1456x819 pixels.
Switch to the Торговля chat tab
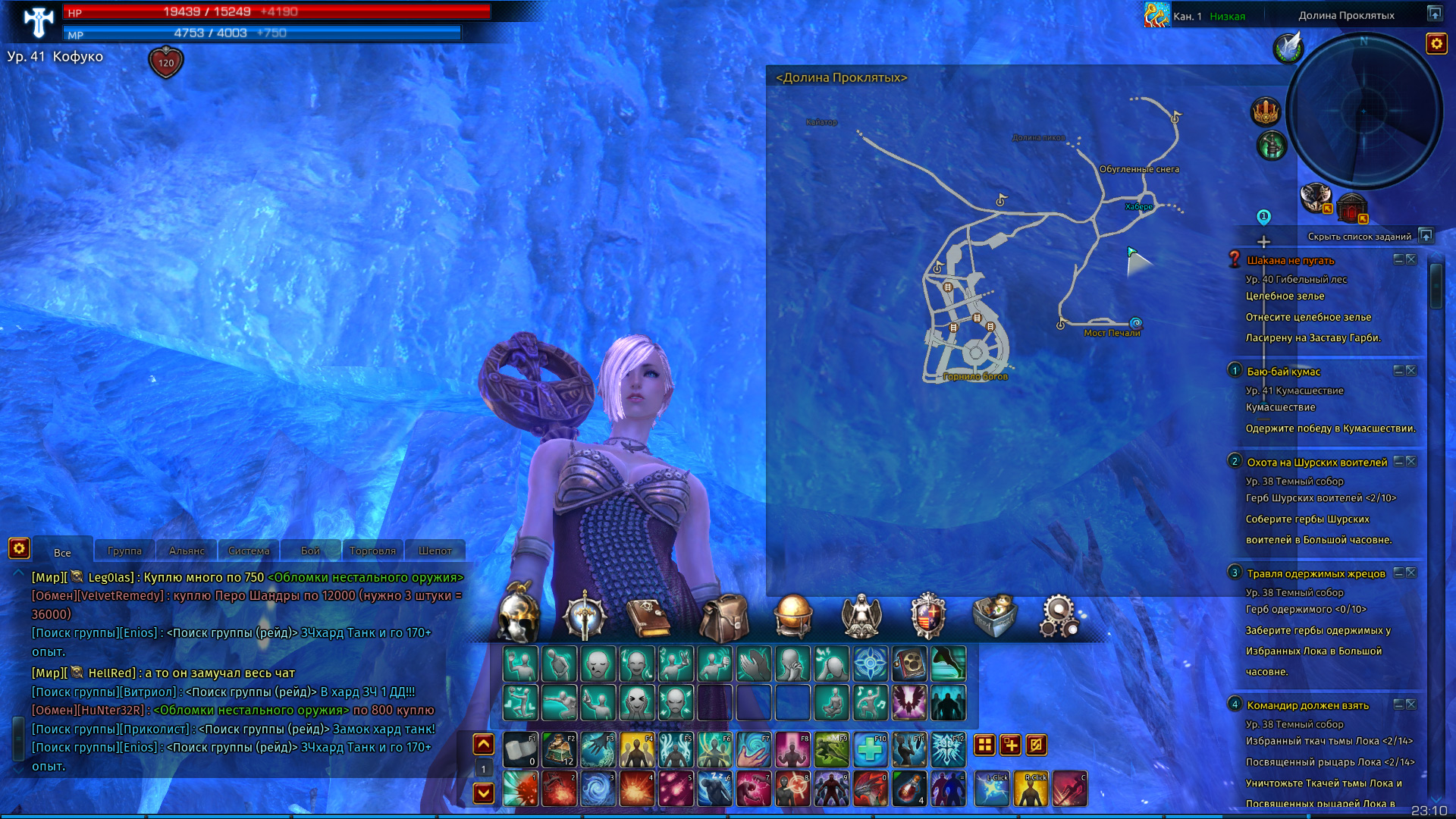[372, 551]
